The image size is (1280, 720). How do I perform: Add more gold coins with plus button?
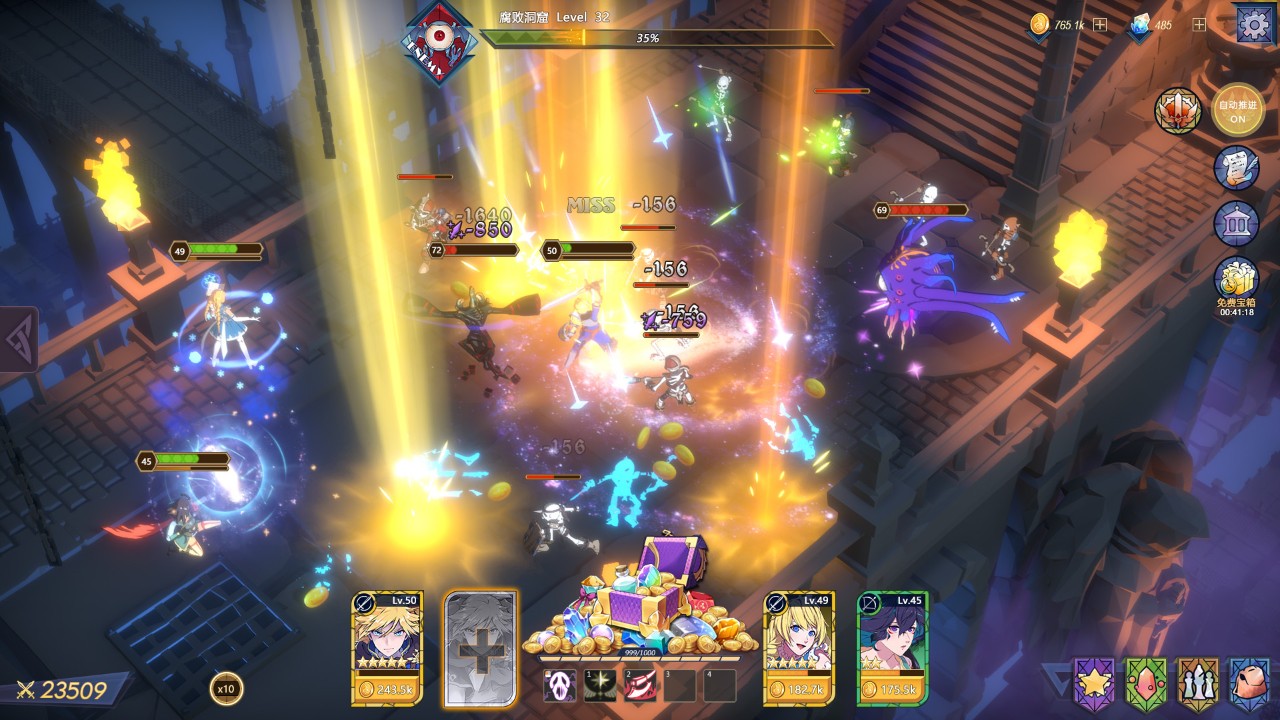point(1100,25)
